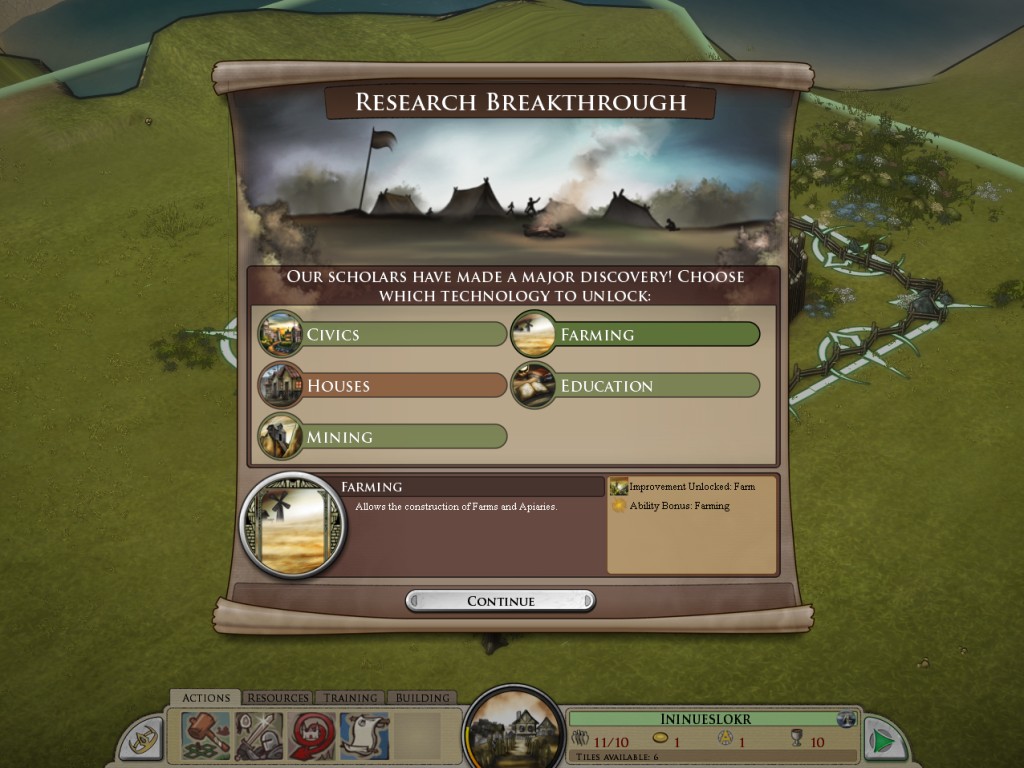Image resolution: width=1024 pixels, height=768 pixels.
Task: Choose the Civics technology
Action: click(383, 334)
